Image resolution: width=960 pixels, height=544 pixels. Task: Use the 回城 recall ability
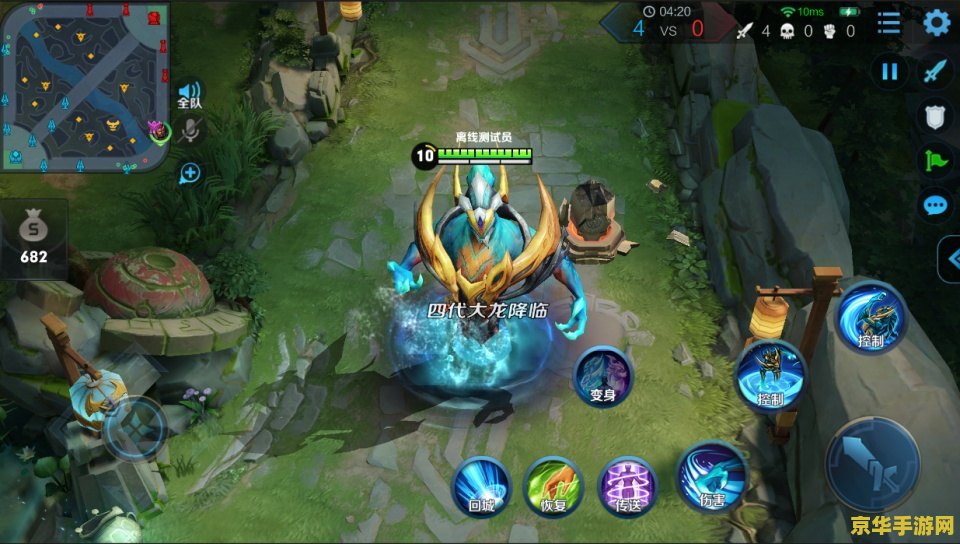pyautogui.click(x=482, y=486)
